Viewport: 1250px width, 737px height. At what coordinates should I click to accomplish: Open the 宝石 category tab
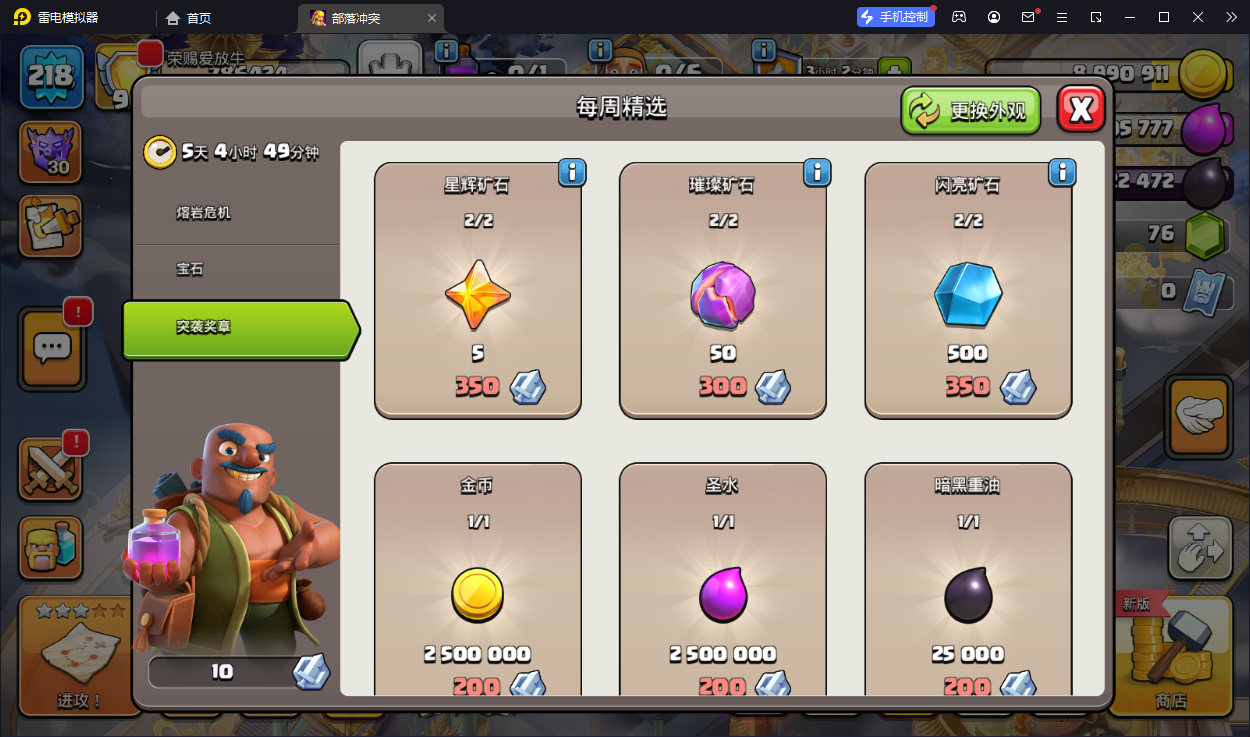click(190, 270)
